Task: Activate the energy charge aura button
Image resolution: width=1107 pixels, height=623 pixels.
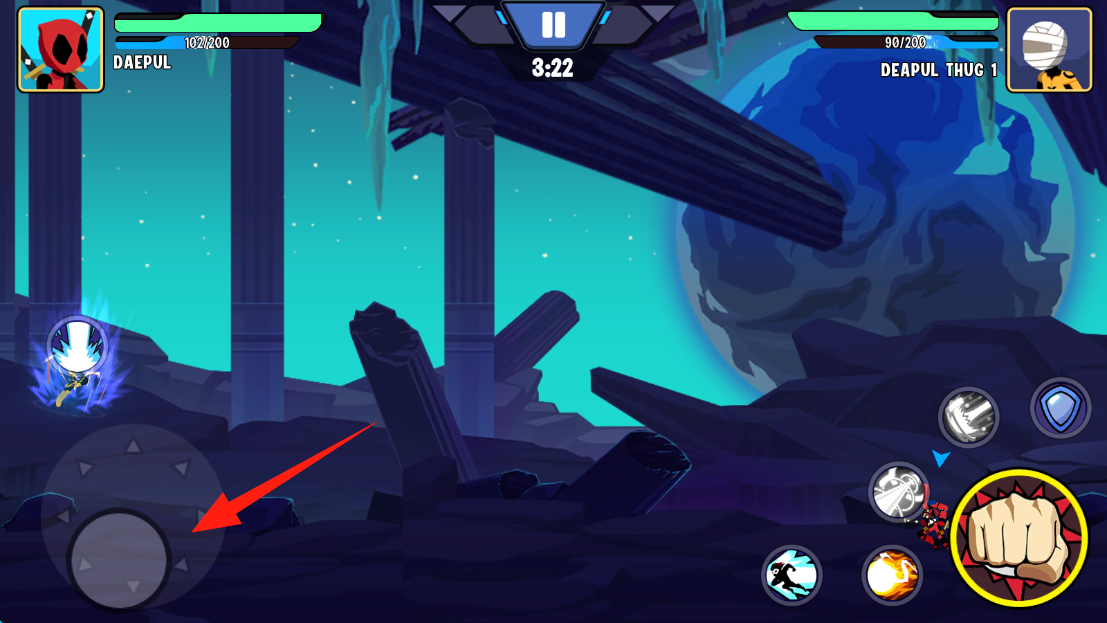Action: tap(77, 346)
